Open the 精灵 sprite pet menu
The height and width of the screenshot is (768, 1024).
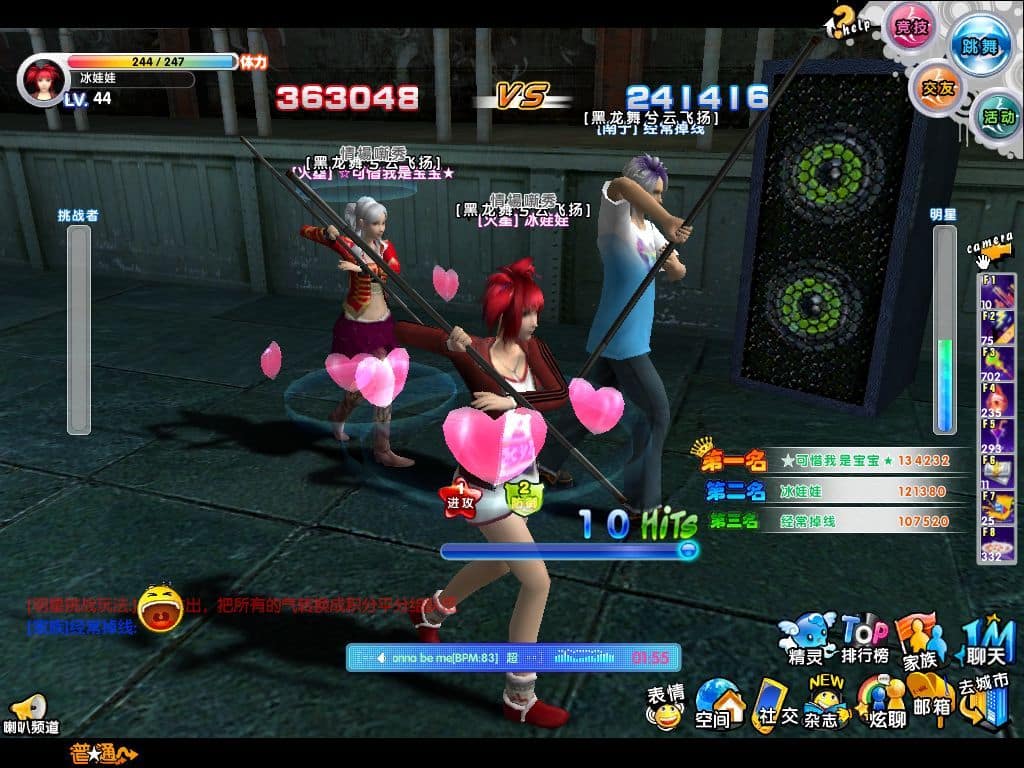click(x=808, y=640)
